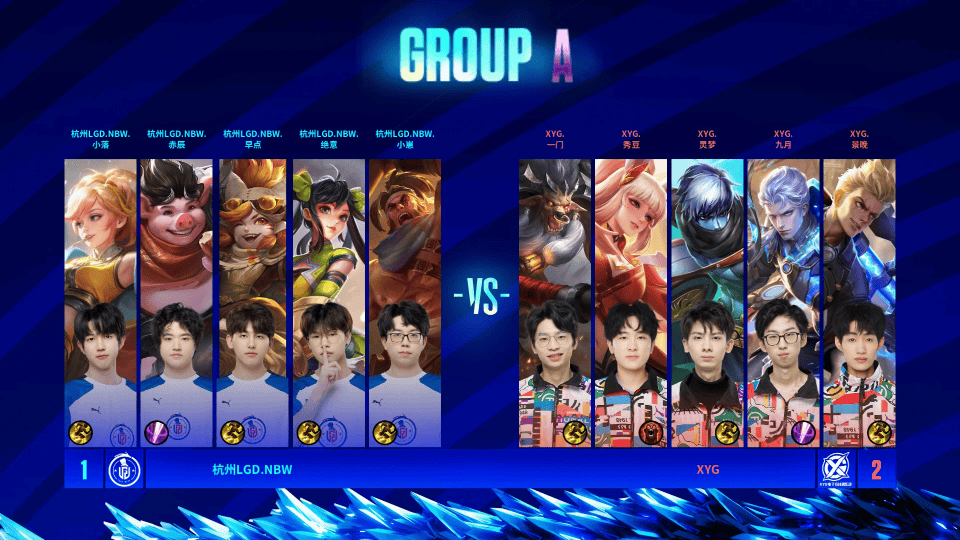Select the XYG 一门 player card
The image size is (960, 540).
(x=556, y=302)
